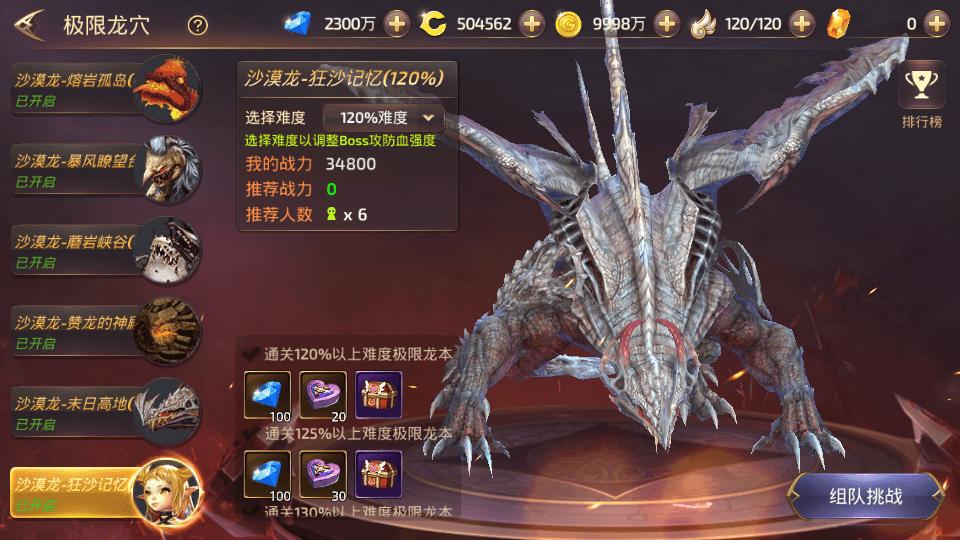This screenshot has width=960, height=540.
Task: Add more blue diamonds with plus button
Action: pos(397,24)
